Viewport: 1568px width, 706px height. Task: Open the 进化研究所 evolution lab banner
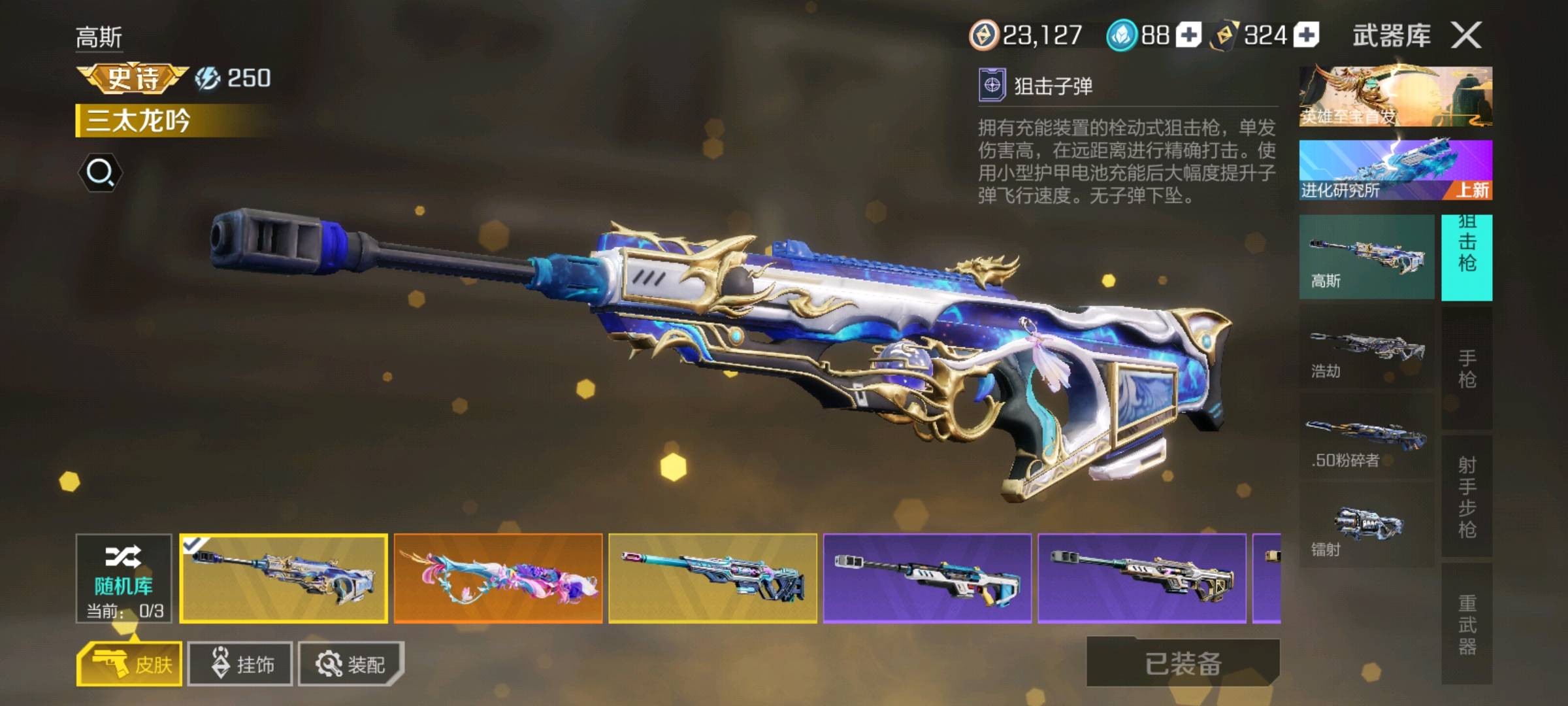[x=1396, y=170]
